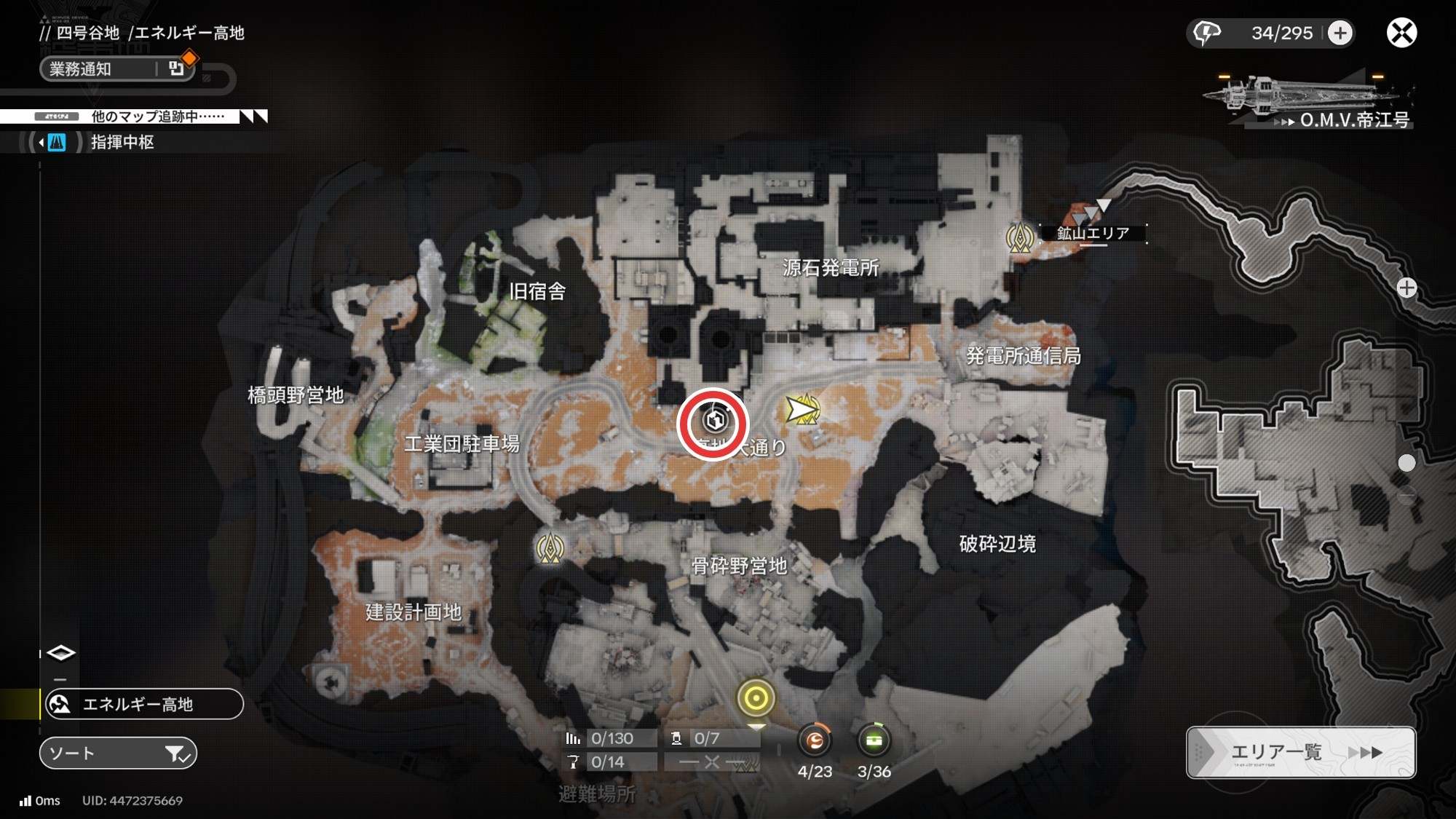Image resolution: width=1456 pixels, height=819 pixels.
Task: Select the teleport beacon near 鉱山エリア
Action: [1019, 237]
